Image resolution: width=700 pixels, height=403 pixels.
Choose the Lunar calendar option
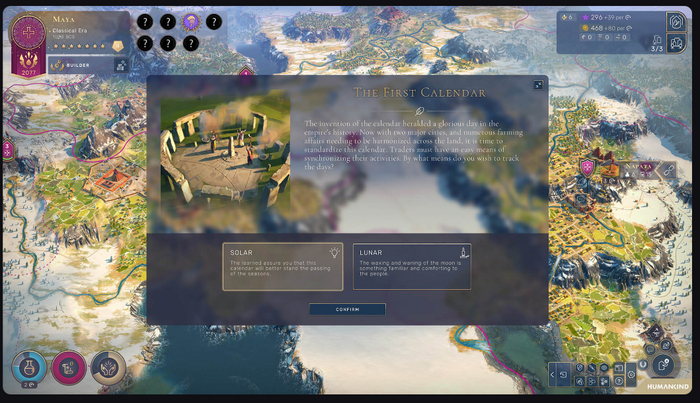[x=411, y=266]
